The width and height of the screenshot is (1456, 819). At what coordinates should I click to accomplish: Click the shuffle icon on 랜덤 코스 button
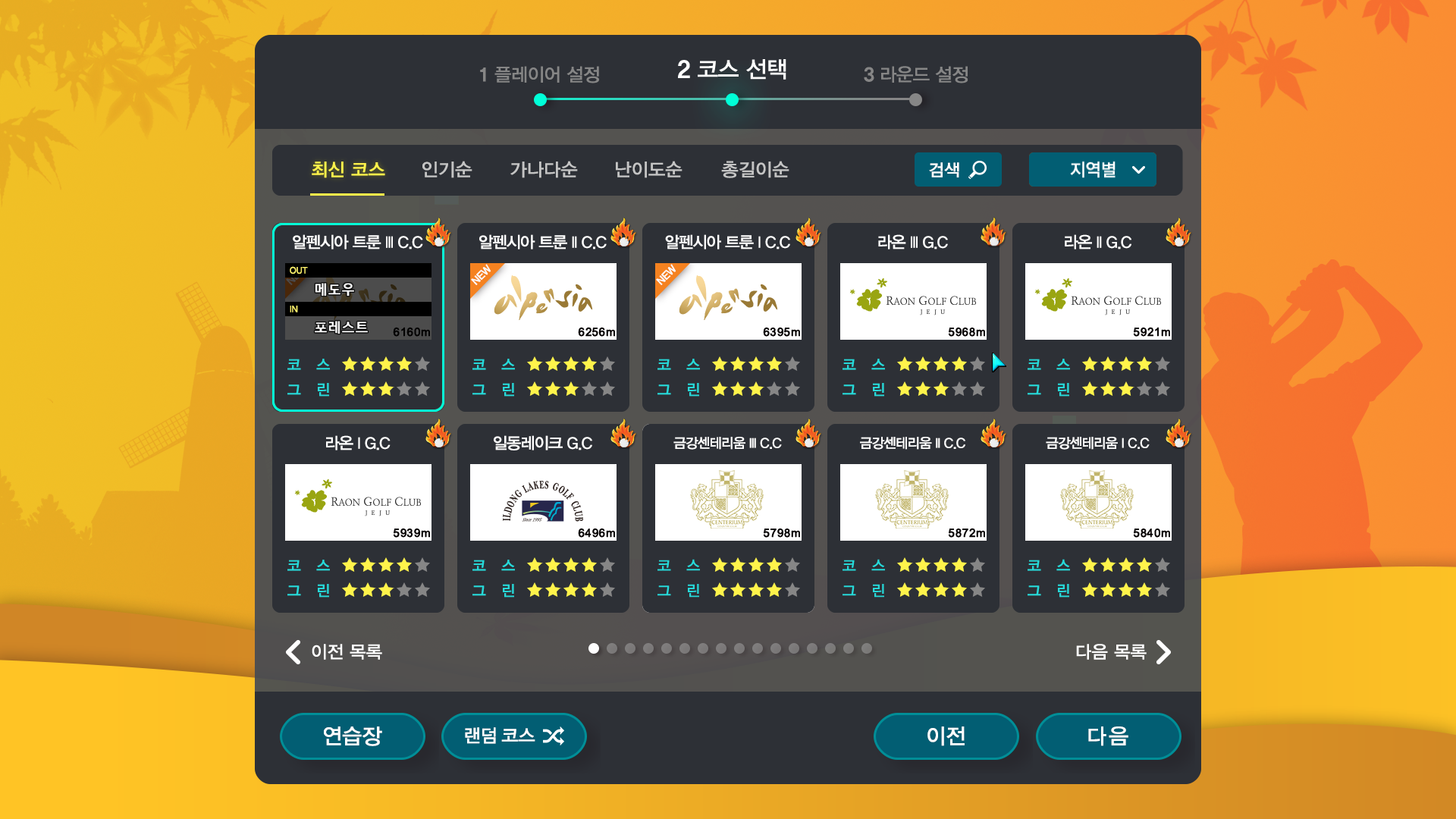pyautogui.click(x=554, y=736)
